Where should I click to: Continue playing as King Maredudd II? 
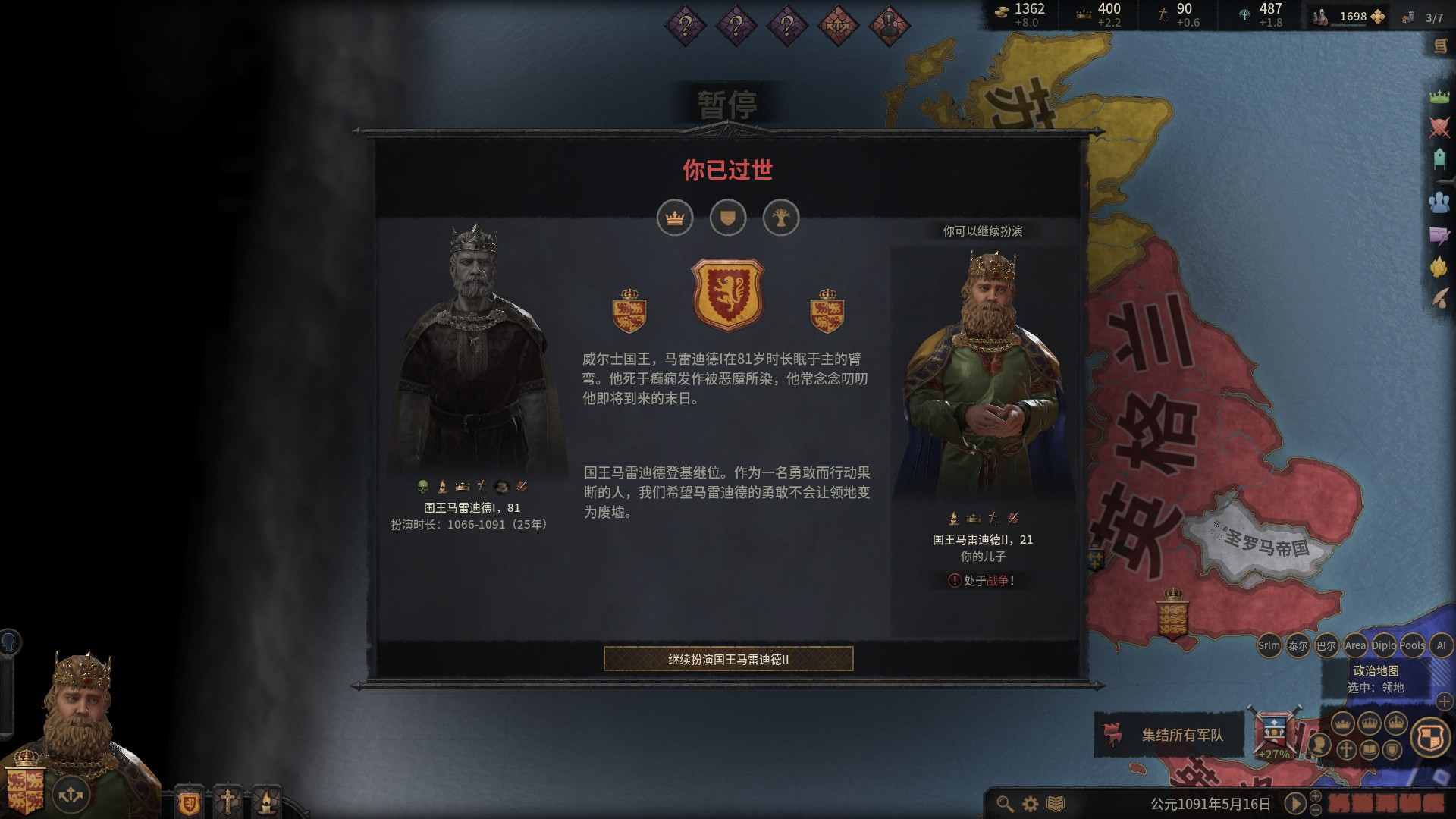click(728, 659)
